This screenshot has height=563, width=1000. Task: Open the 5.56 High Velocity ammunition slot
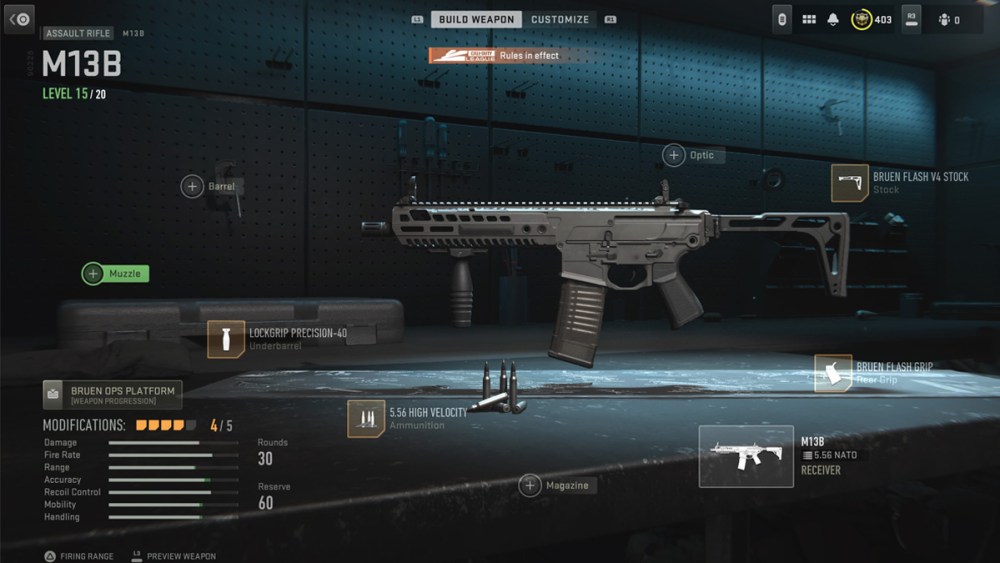[x=366, y=418]
